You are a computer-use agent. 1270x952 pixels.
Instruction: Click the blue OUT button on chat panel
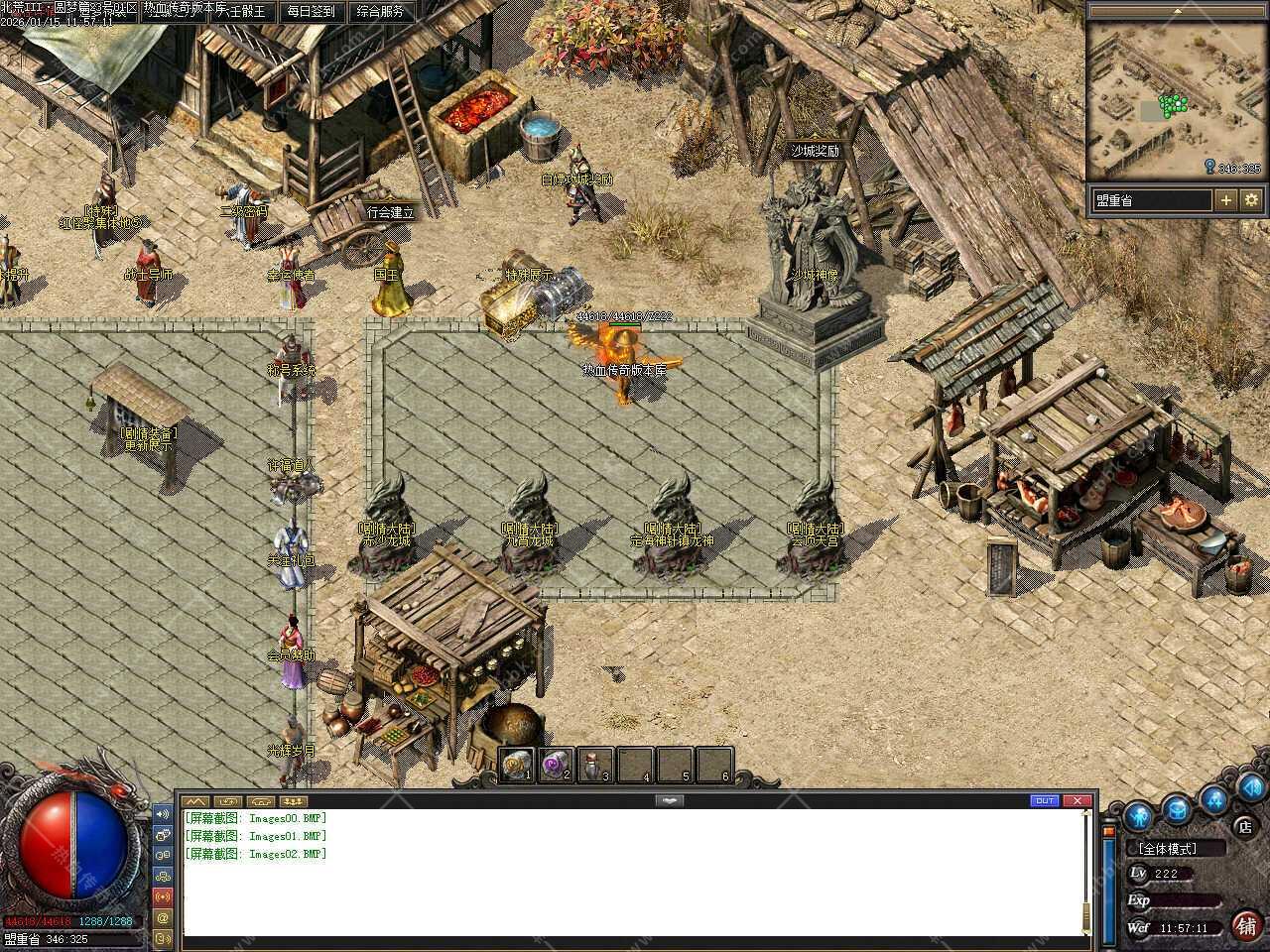1045,800
